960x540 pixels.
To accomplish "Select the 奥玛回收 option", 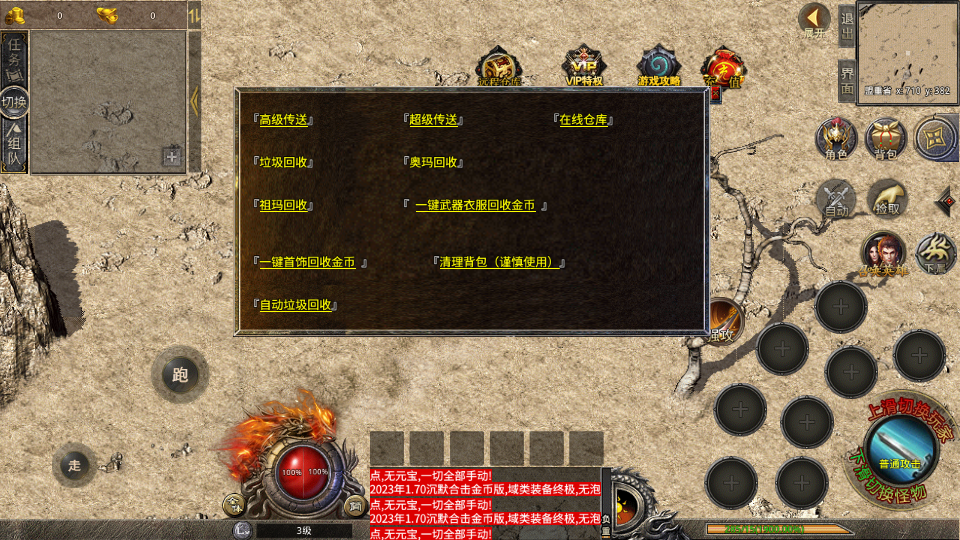I will click(x=434, y=162).
